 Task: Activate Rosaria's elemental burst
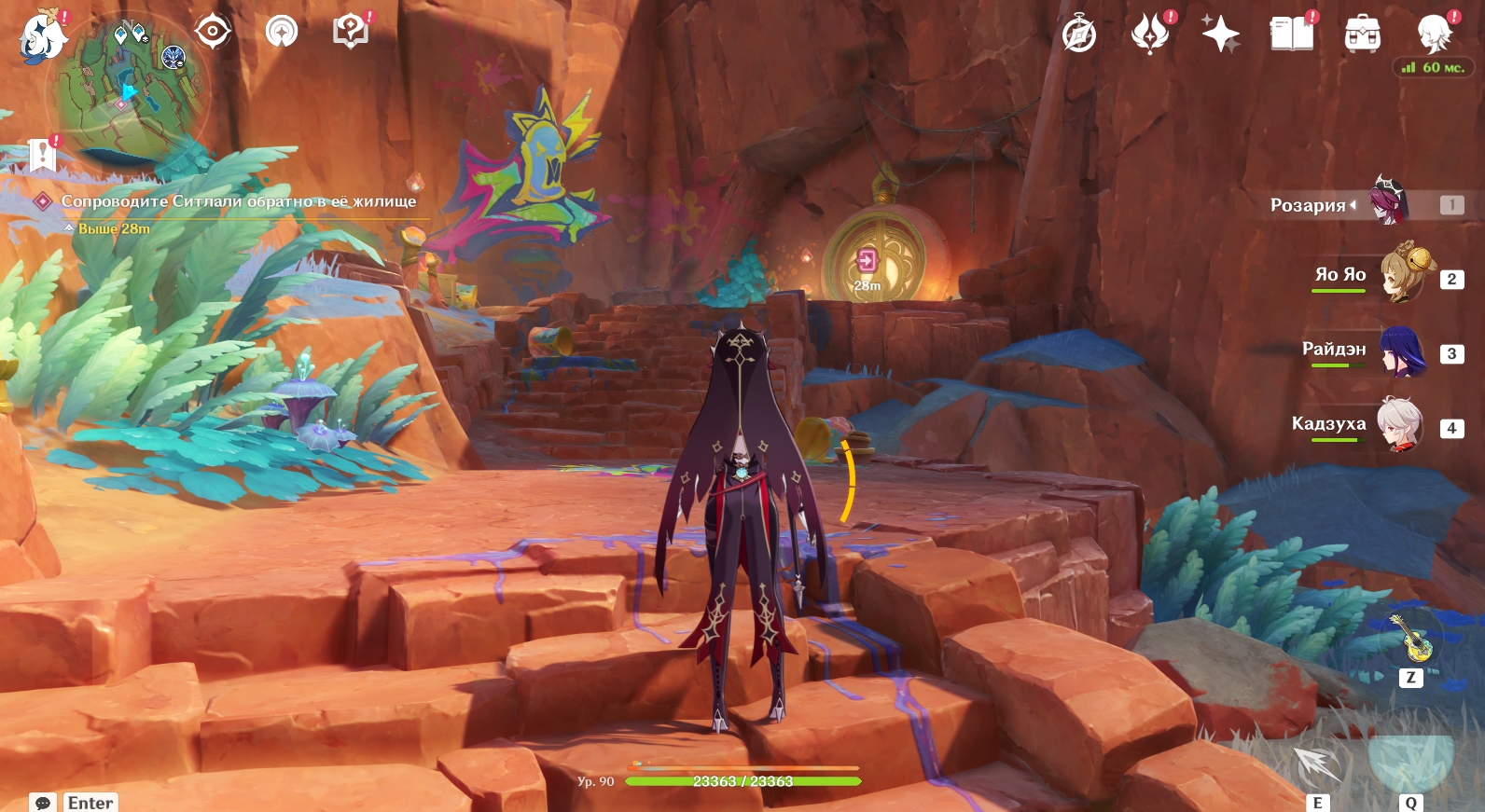pyautogui.click(x=1410, y=758)
